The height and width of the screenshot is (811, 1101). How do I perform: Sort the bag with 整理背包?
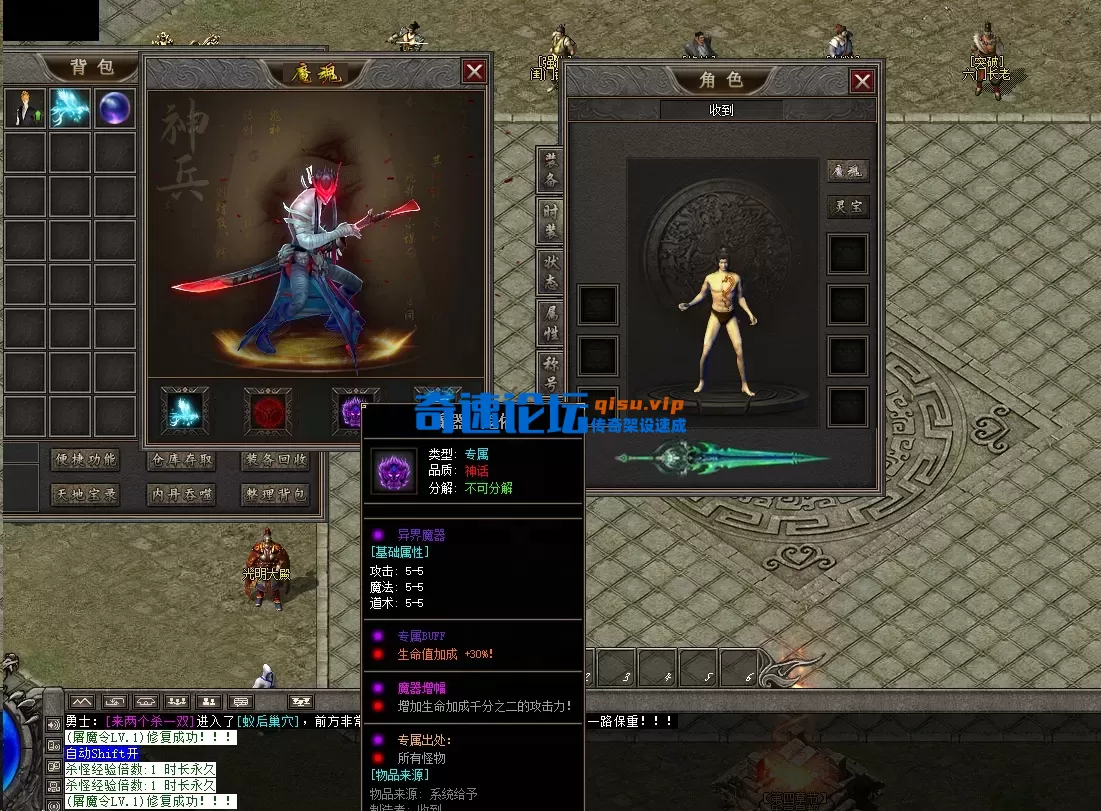275,494
